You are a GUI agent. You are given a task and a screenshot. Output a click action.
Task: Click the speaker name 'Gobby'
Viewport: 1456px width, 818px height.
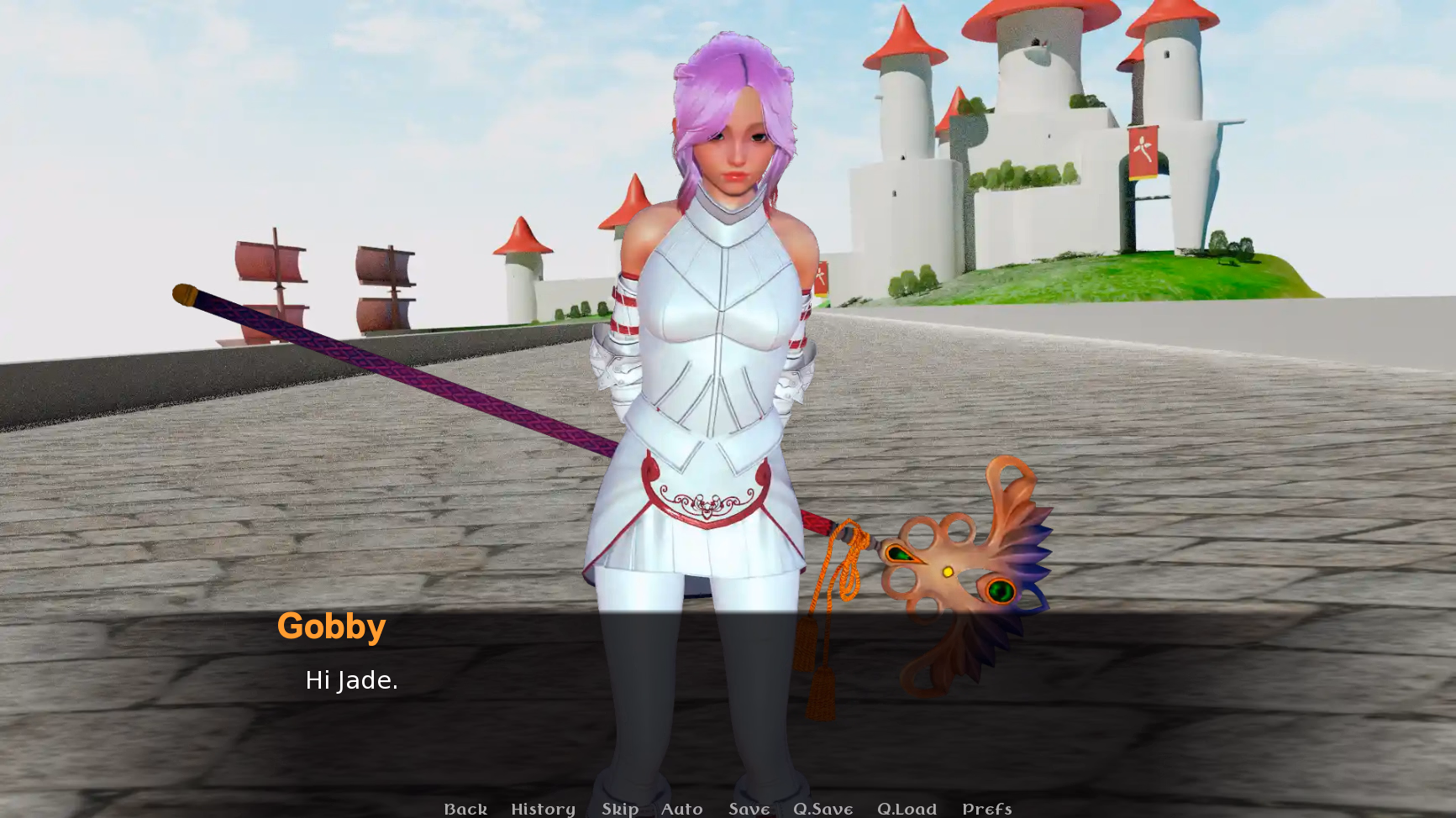pyautogui.click(x=331, y=627)
